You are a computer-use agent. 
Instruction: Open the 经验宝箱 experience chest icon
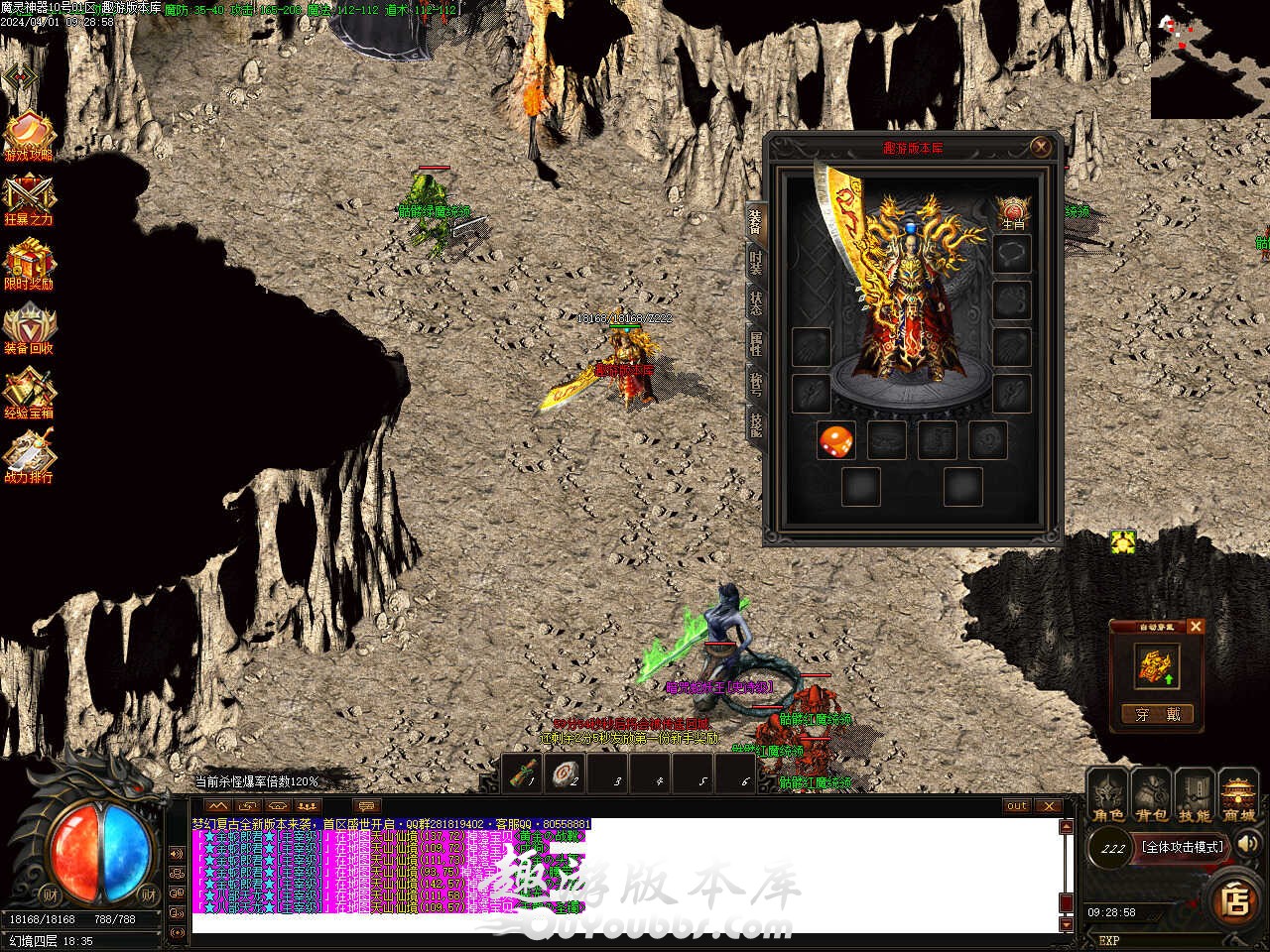tap(29, 394)
